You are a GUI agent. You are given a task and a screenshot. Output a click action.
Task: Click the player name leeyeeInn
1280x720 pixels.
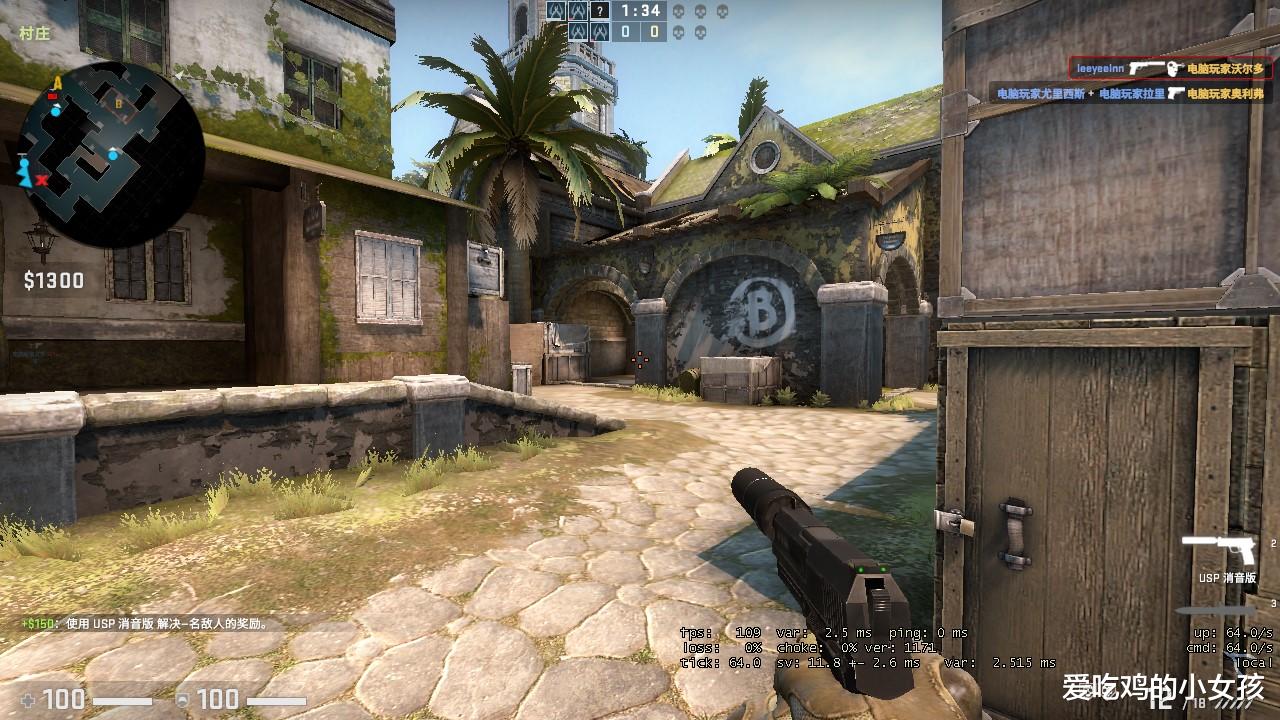(x=1101, y=67)
